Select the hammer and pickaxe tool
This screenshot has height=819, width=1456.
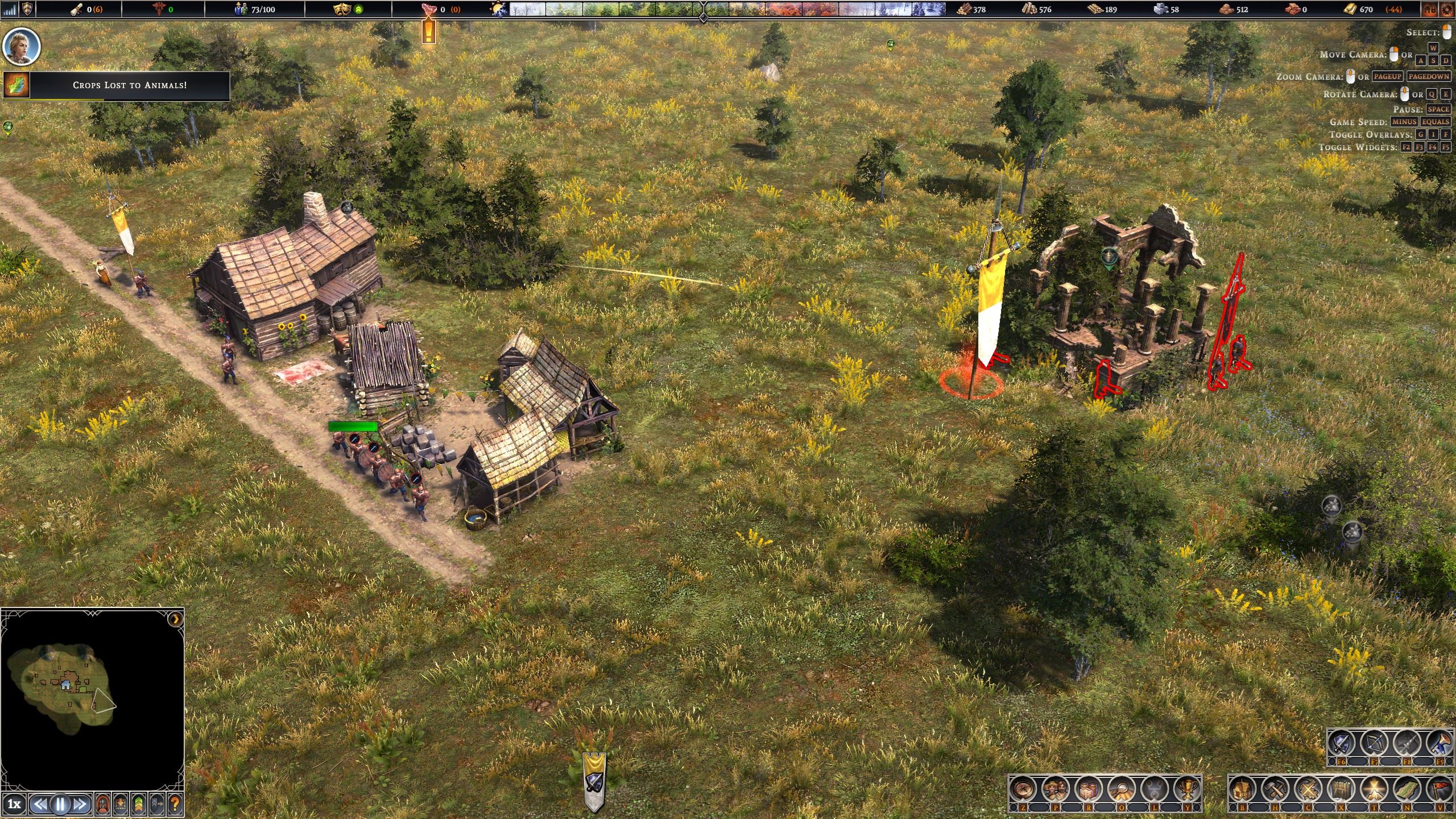[x=1275, y=789]
